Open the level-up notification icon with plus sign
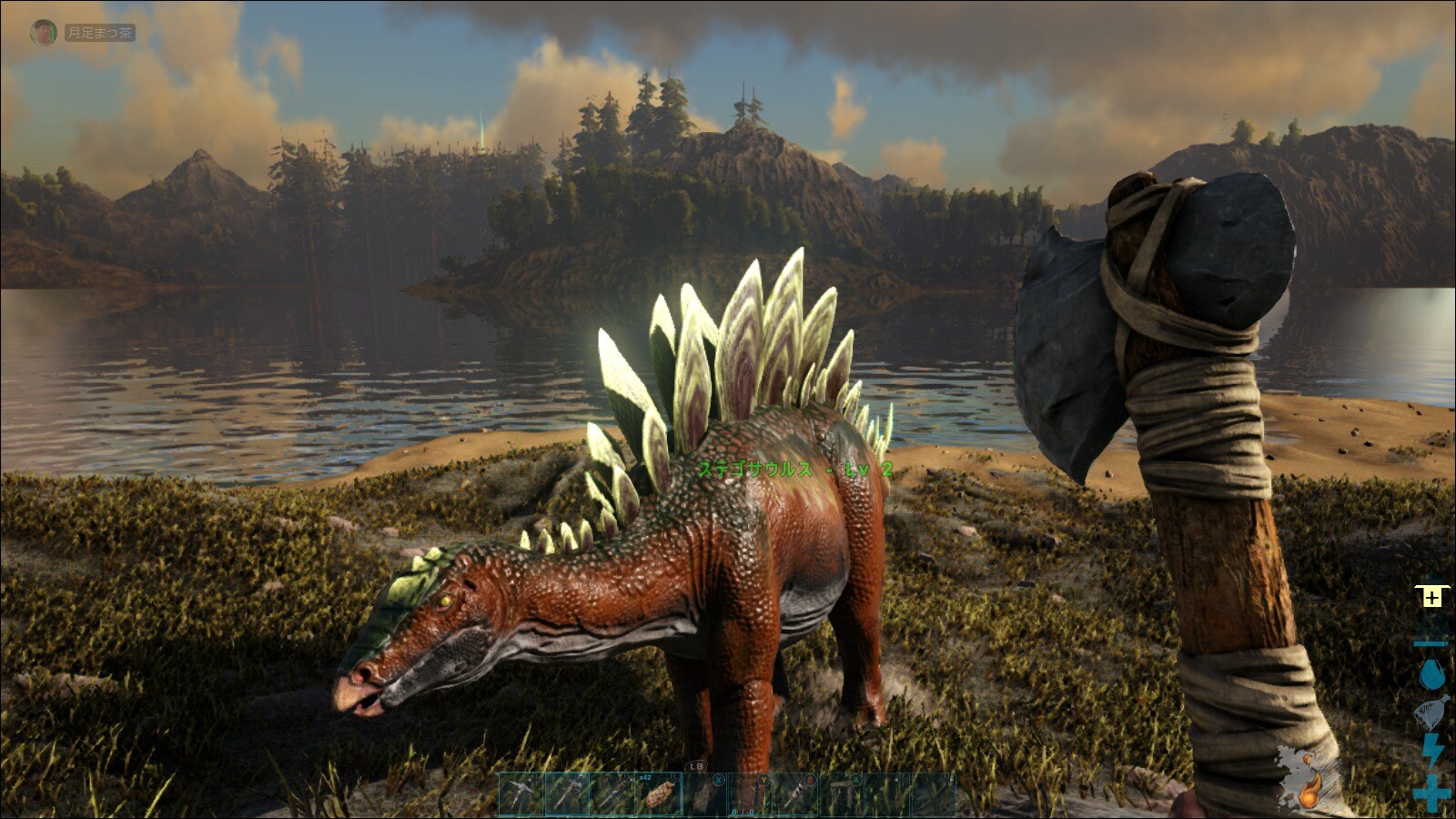1456x819 pixels. click(1432, 594)
